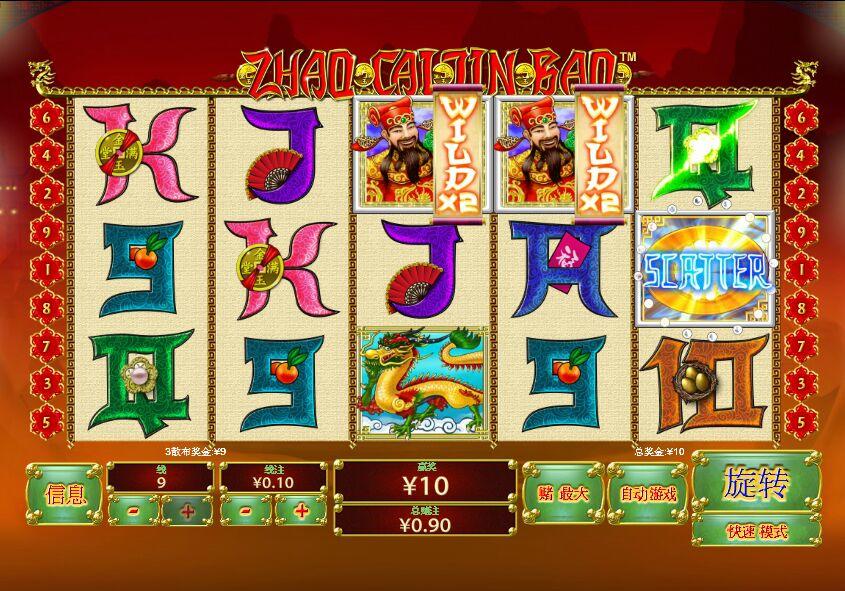Image resolution: width=845 pixels, height=591 pixels.
Task: Start 自动游戏 auto play
Action: coord(648,493)
